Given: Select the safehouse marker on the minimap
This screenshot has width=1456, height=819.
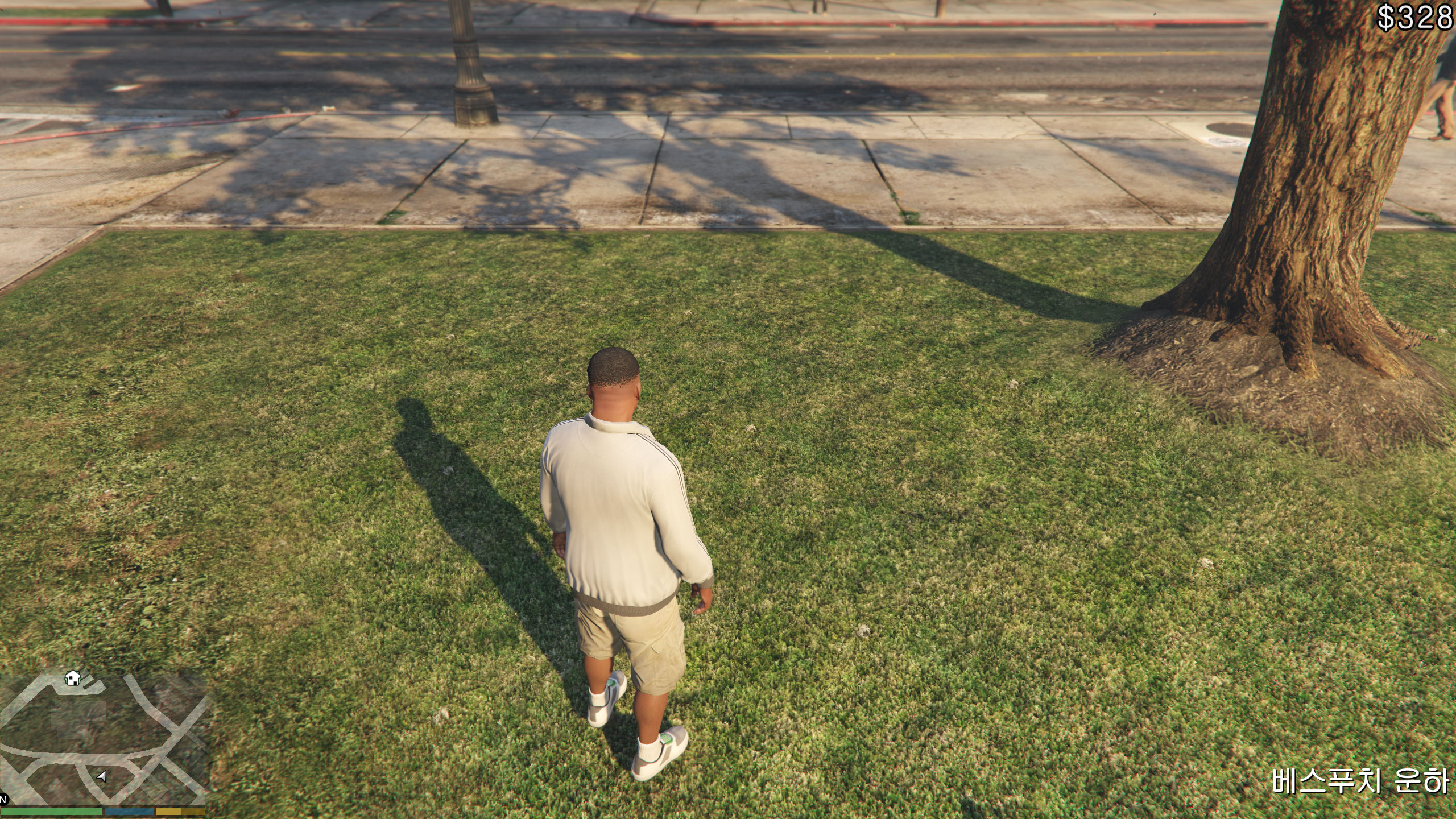Looking at the screenshot, I should pos(73,678).
